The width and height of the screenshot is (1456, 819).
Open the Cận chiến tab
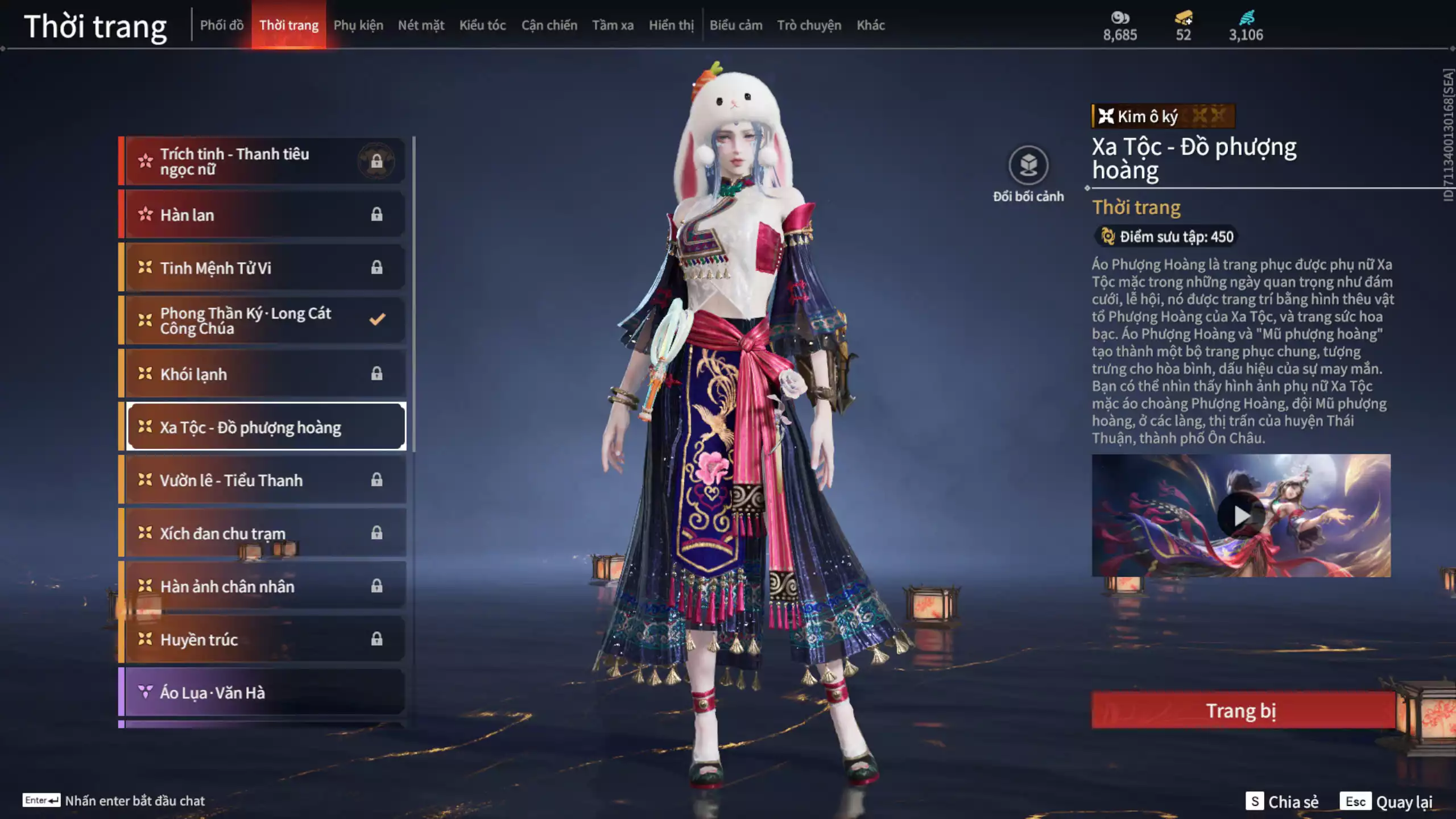549,25
